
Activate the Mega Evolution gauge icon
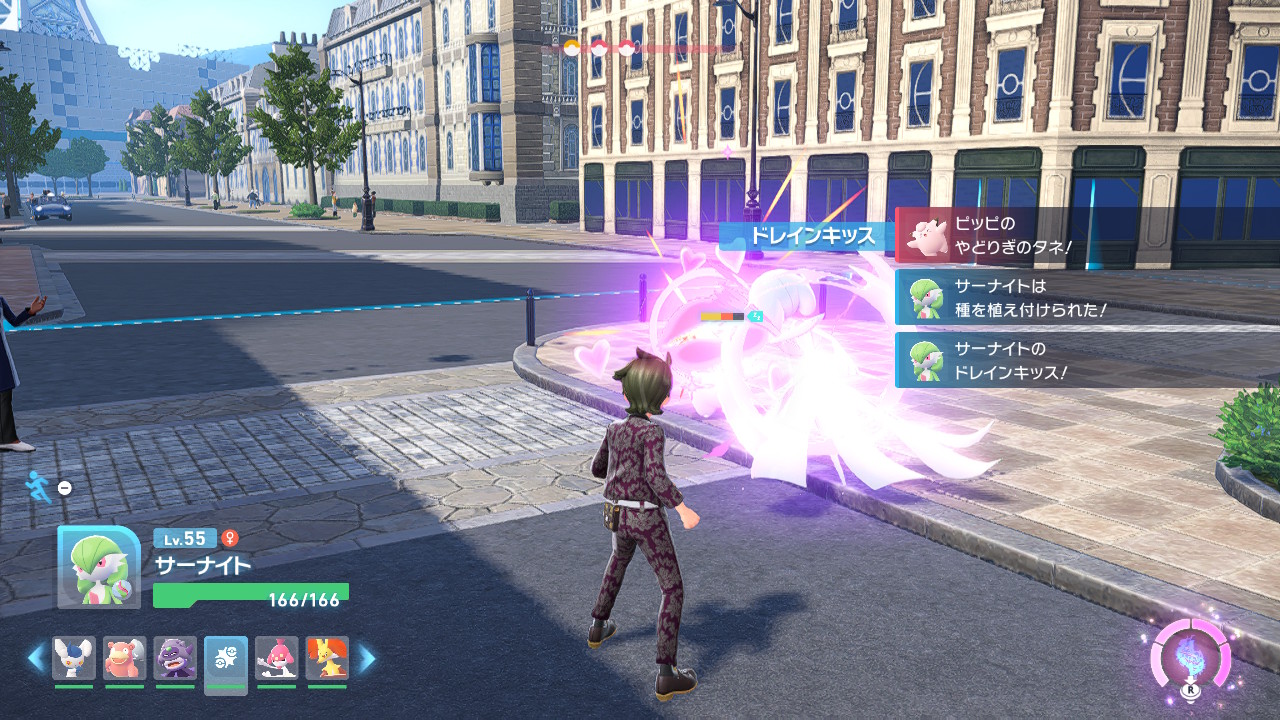click(1190, 659)
